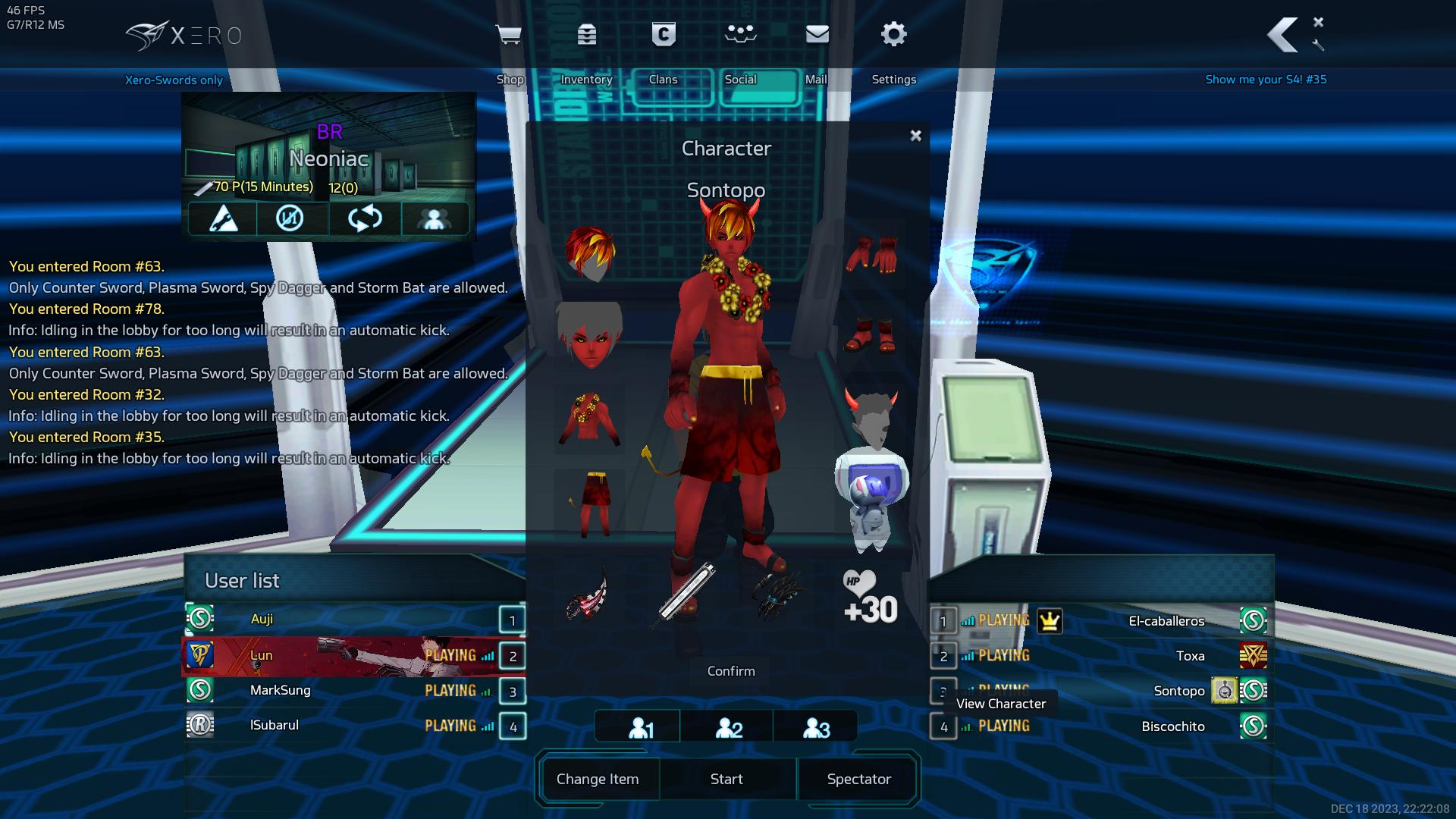The width and height of the screenshot is (1456, 819).
Task: Open the Mail envelope icon
Action: coord(817,35)
